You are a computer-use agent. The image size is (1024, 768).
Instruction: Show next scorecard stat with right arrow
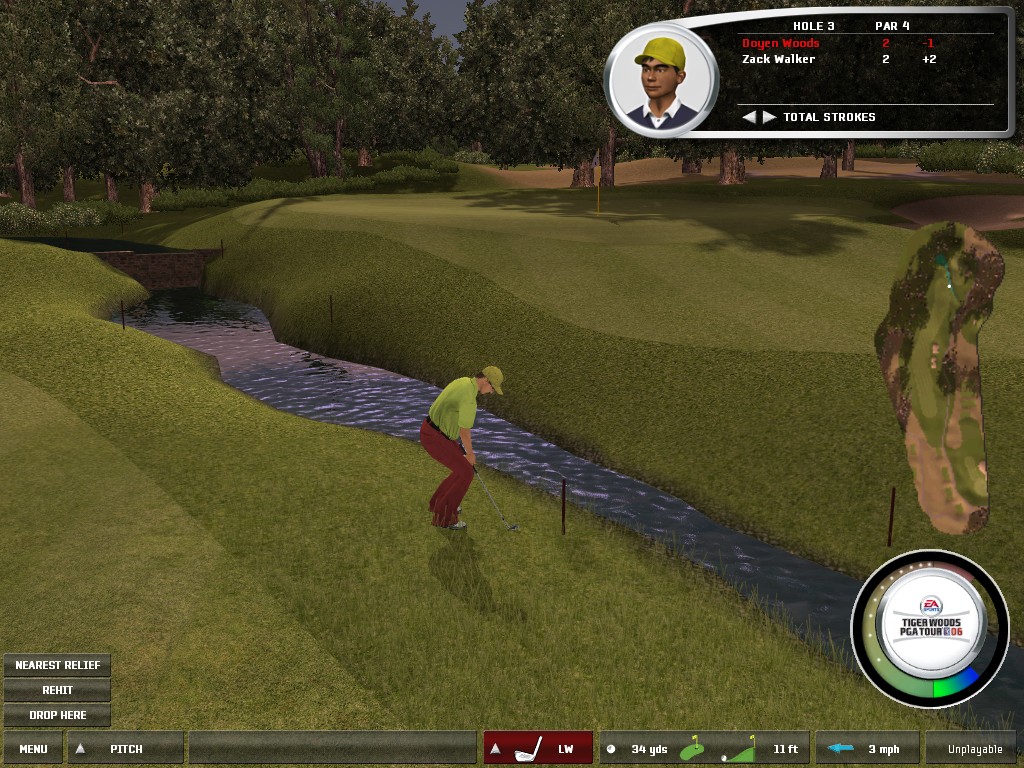pos(769,117)
